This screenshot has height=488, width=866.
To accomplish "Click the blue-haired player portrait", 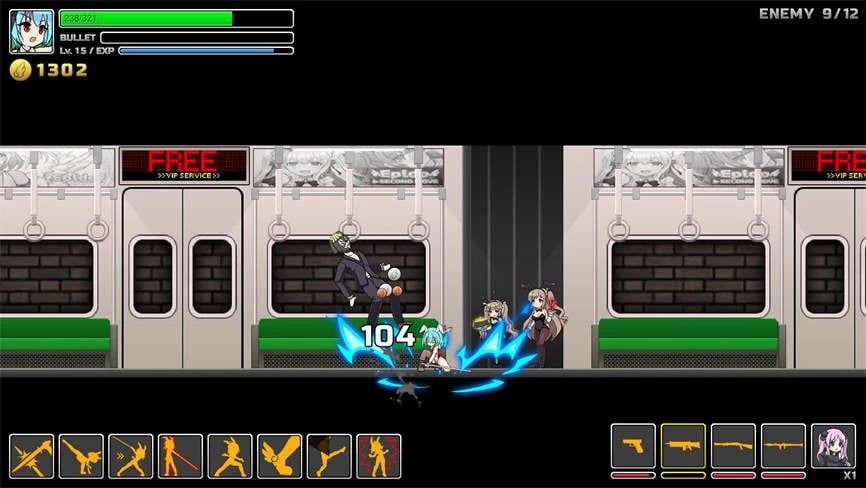I will [x=31, y=31].
